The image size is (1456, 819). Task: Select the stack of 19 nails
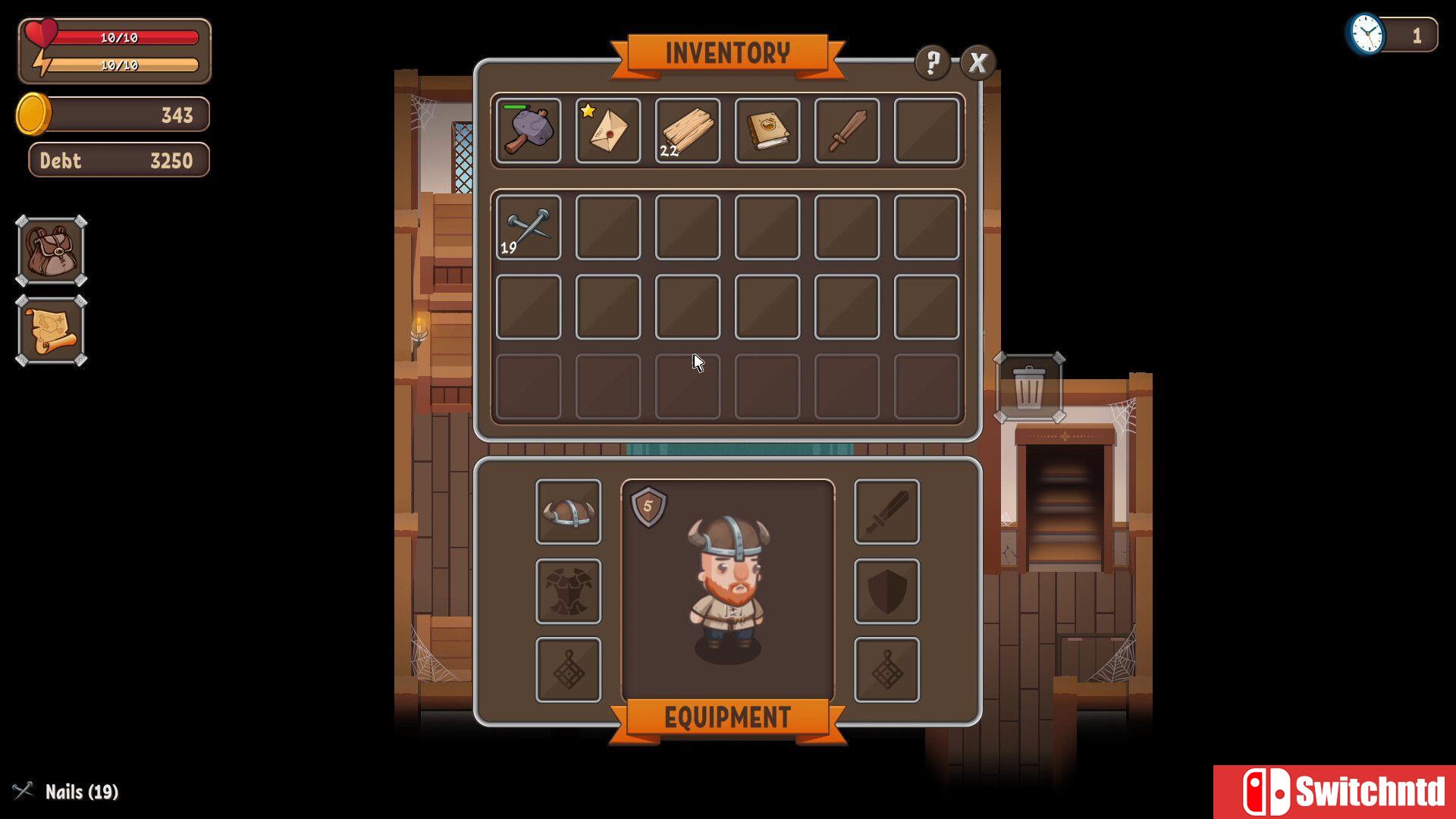[529, 227]
